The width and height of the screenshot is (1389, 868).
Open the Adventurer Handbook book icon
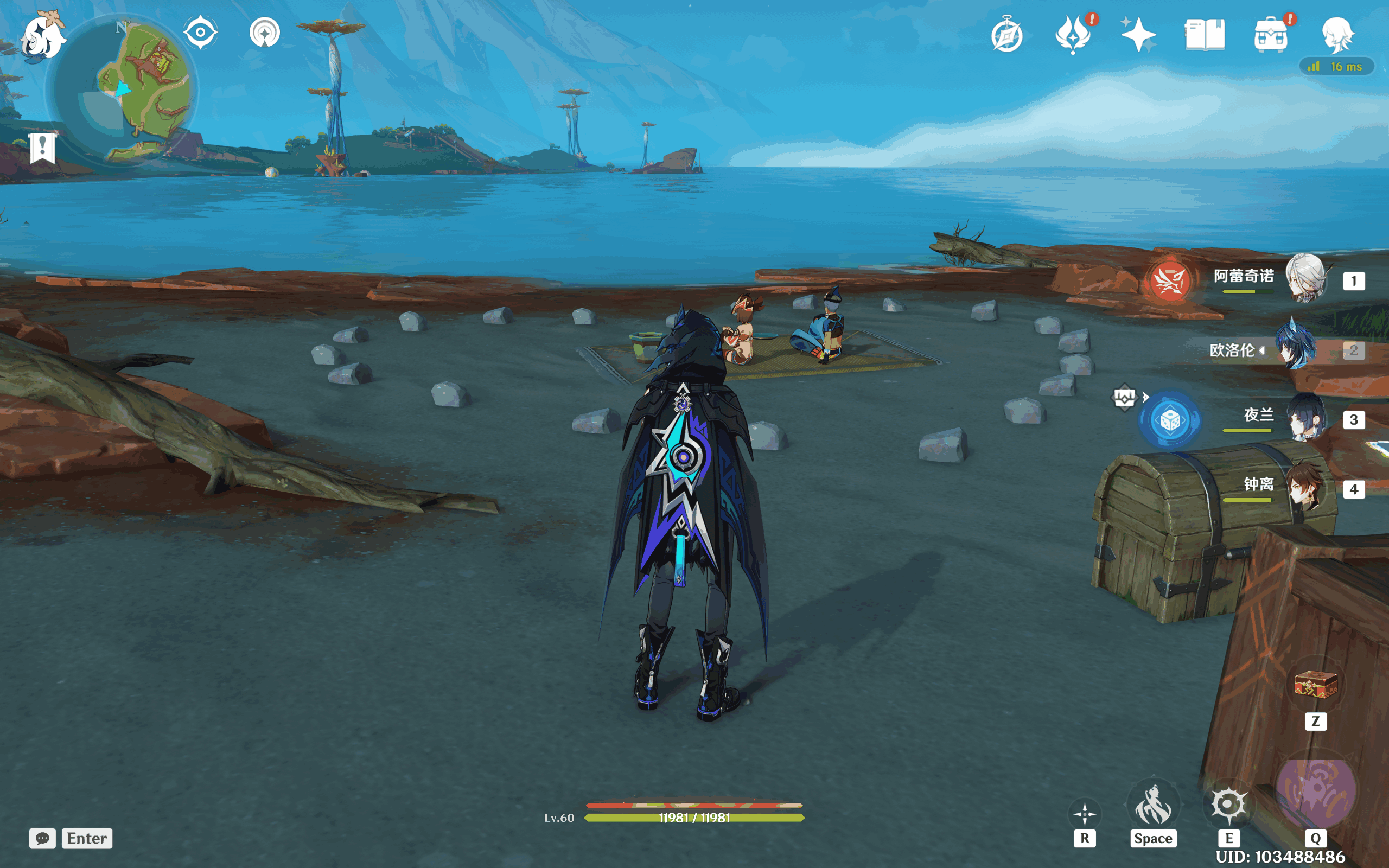pos(1204,34)
